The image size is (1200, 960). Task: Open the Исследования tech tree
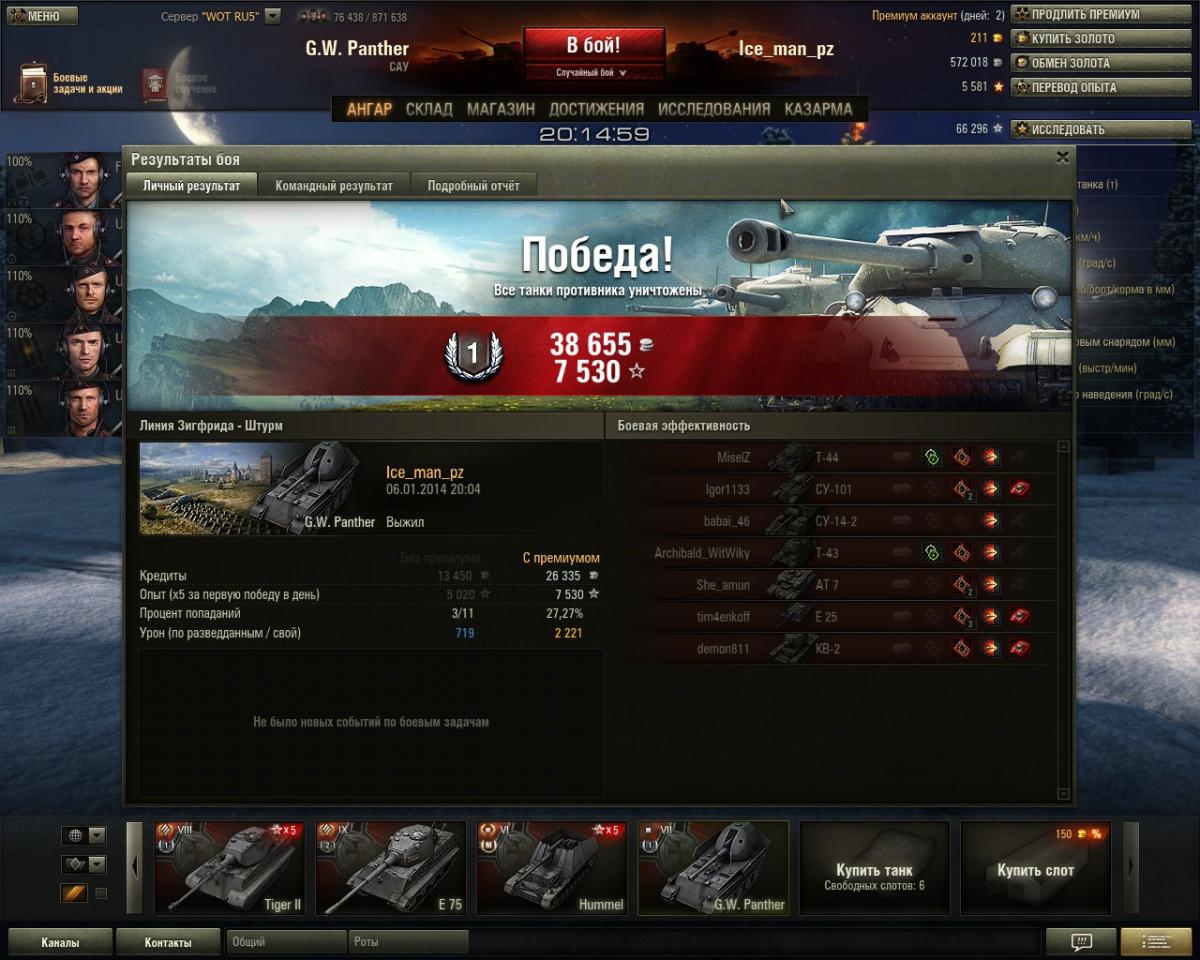714,109
